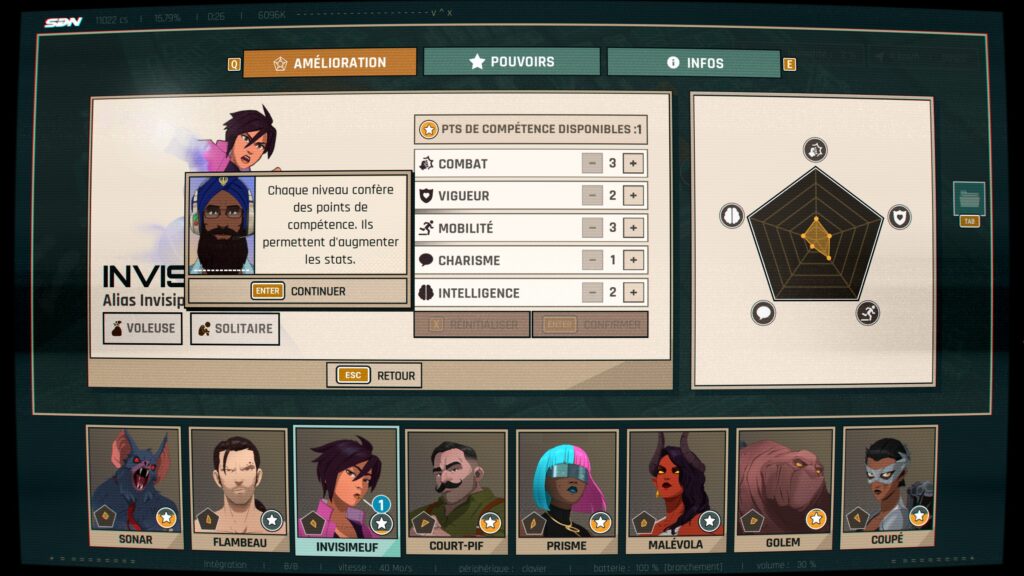
Task: Click the Retour button
Action: click(x=374, y=375)
